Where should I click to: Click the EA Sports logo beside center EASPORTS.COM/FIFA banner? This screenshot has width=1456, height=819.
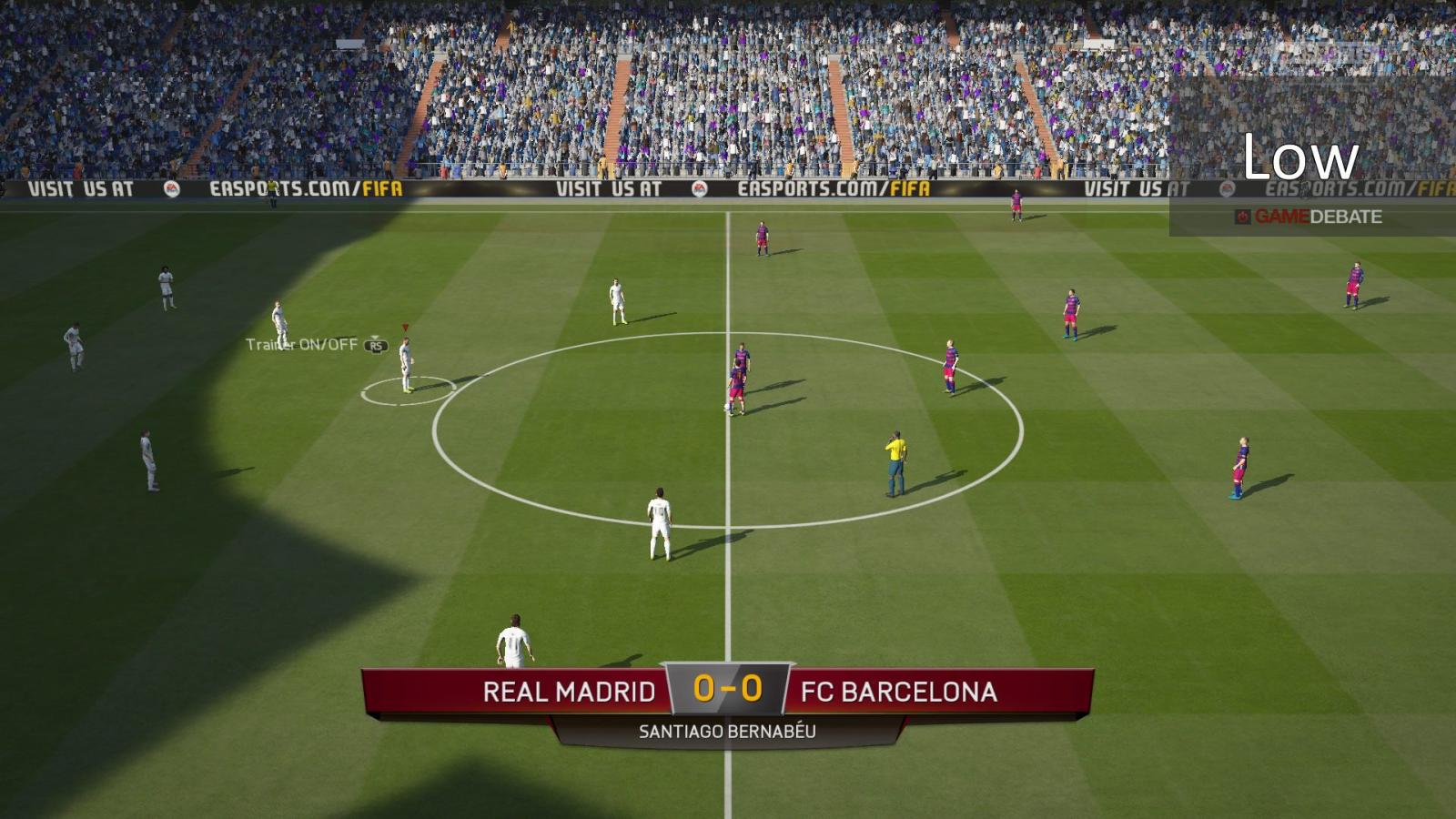(701, 191)
